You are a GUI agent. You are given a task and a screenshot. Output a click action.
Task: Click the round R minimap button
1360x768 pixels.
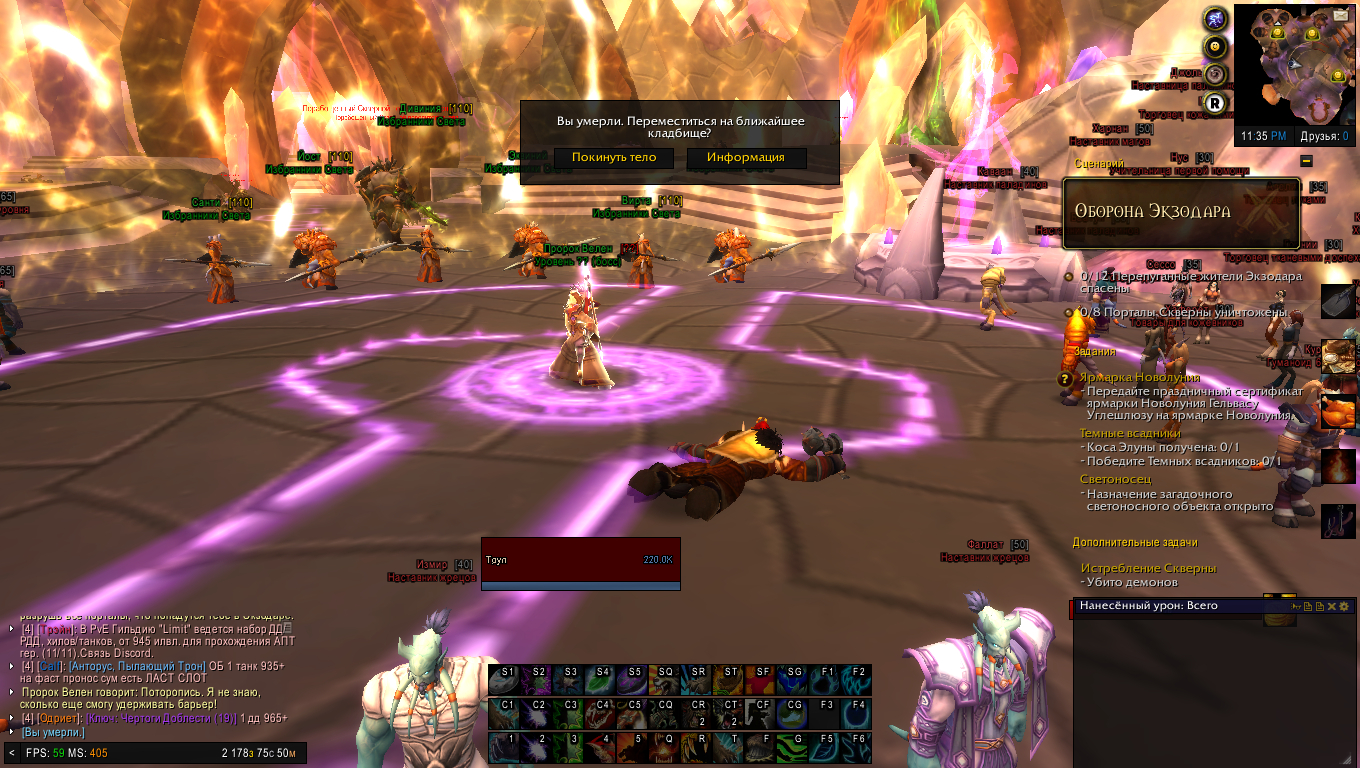(x=1215, y=102)
